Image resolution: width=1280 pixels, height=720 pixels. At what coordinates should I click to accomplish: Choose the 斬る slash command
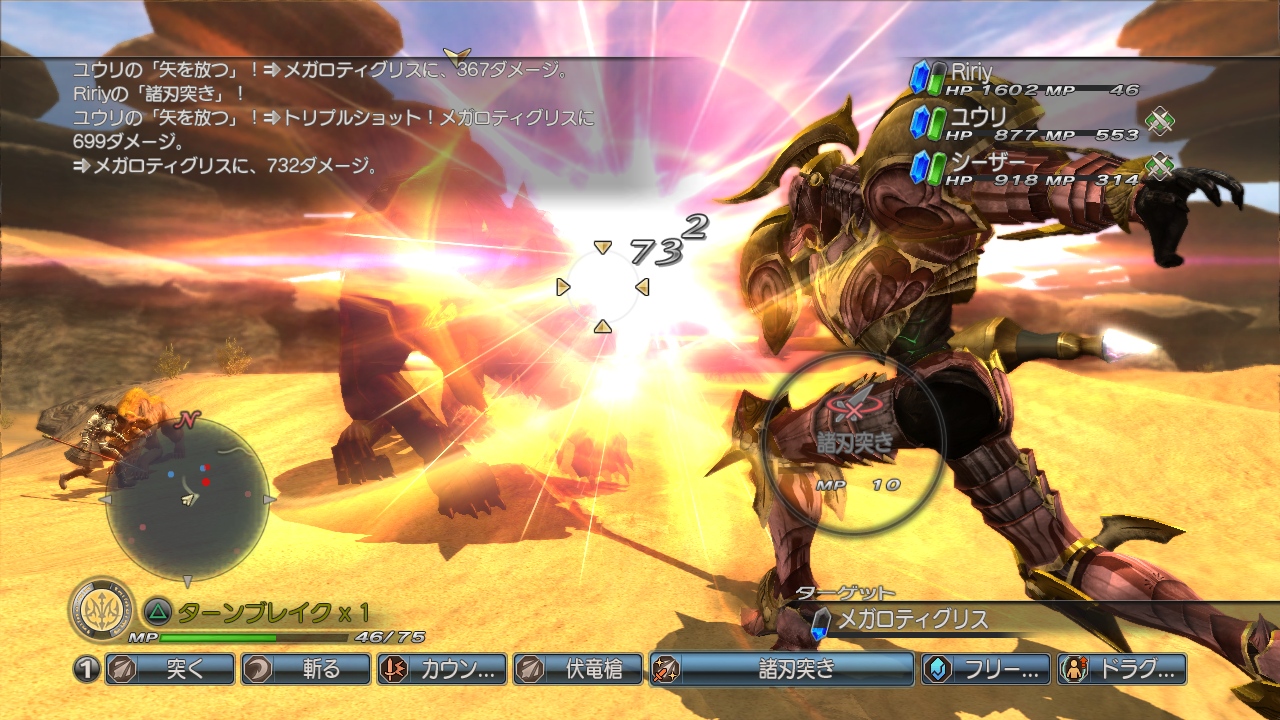point(305,669)
